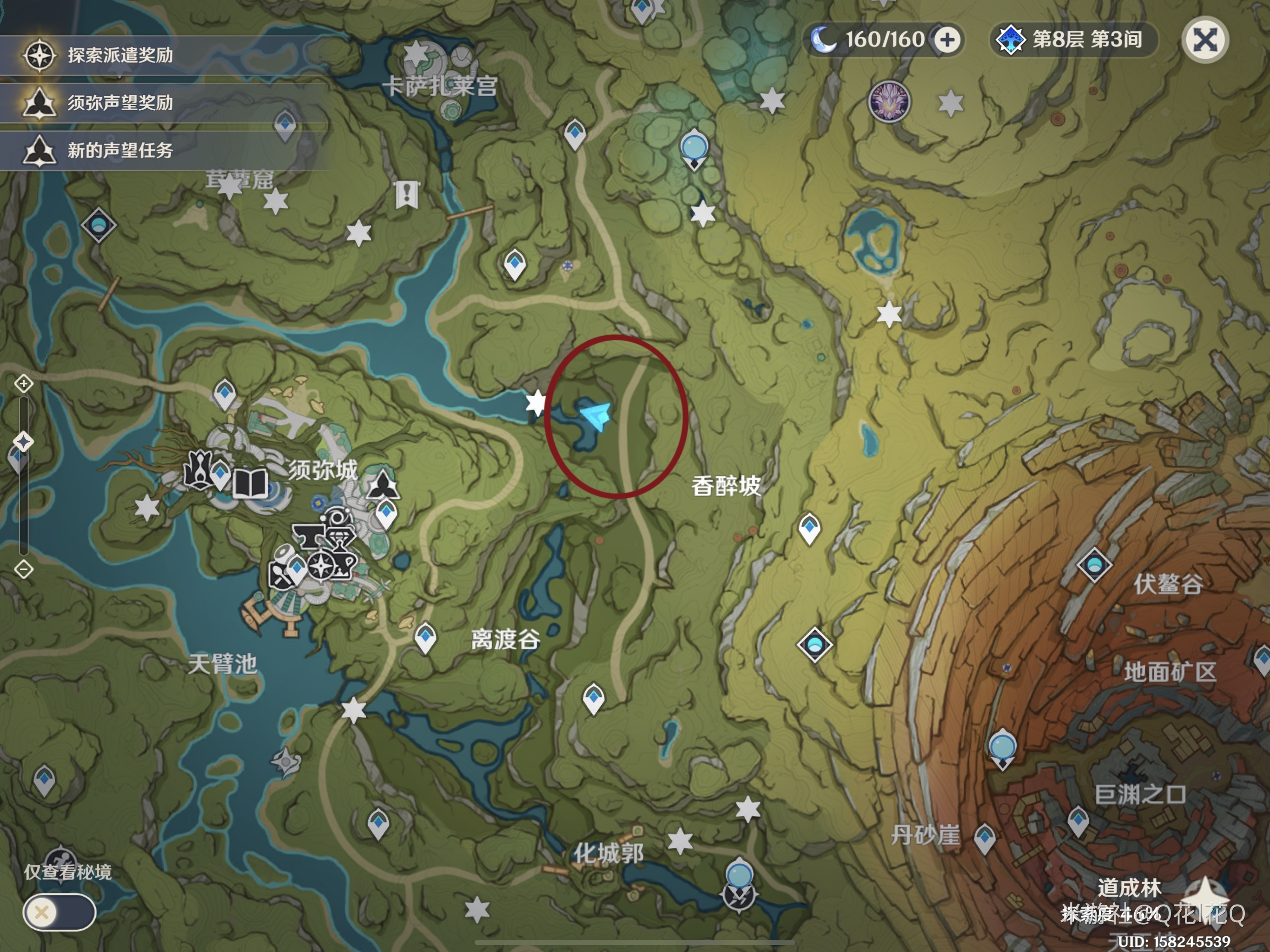Image resolution: width=1270 pixels, height=952 pixels.
Task: Add Original Resin with the plus button
Action: (947, 40)
